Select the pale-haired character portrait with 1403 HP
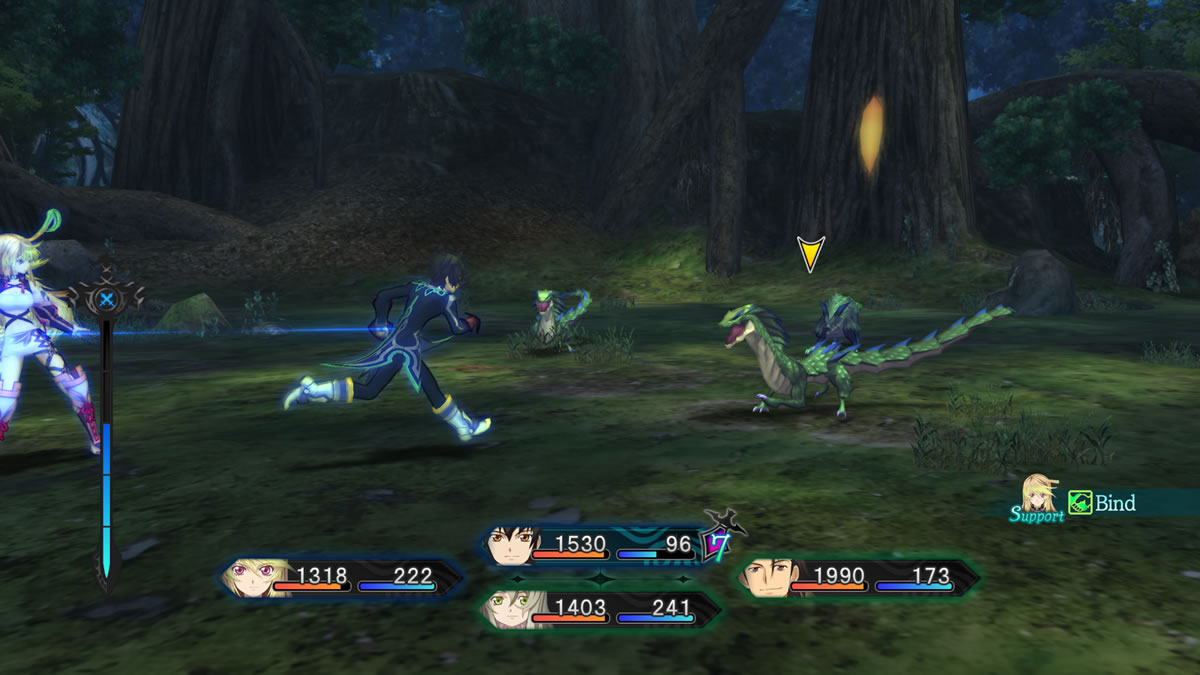The width and height of the screenshot is (1200, 675). pyautogui.click(x=510, y=608)
